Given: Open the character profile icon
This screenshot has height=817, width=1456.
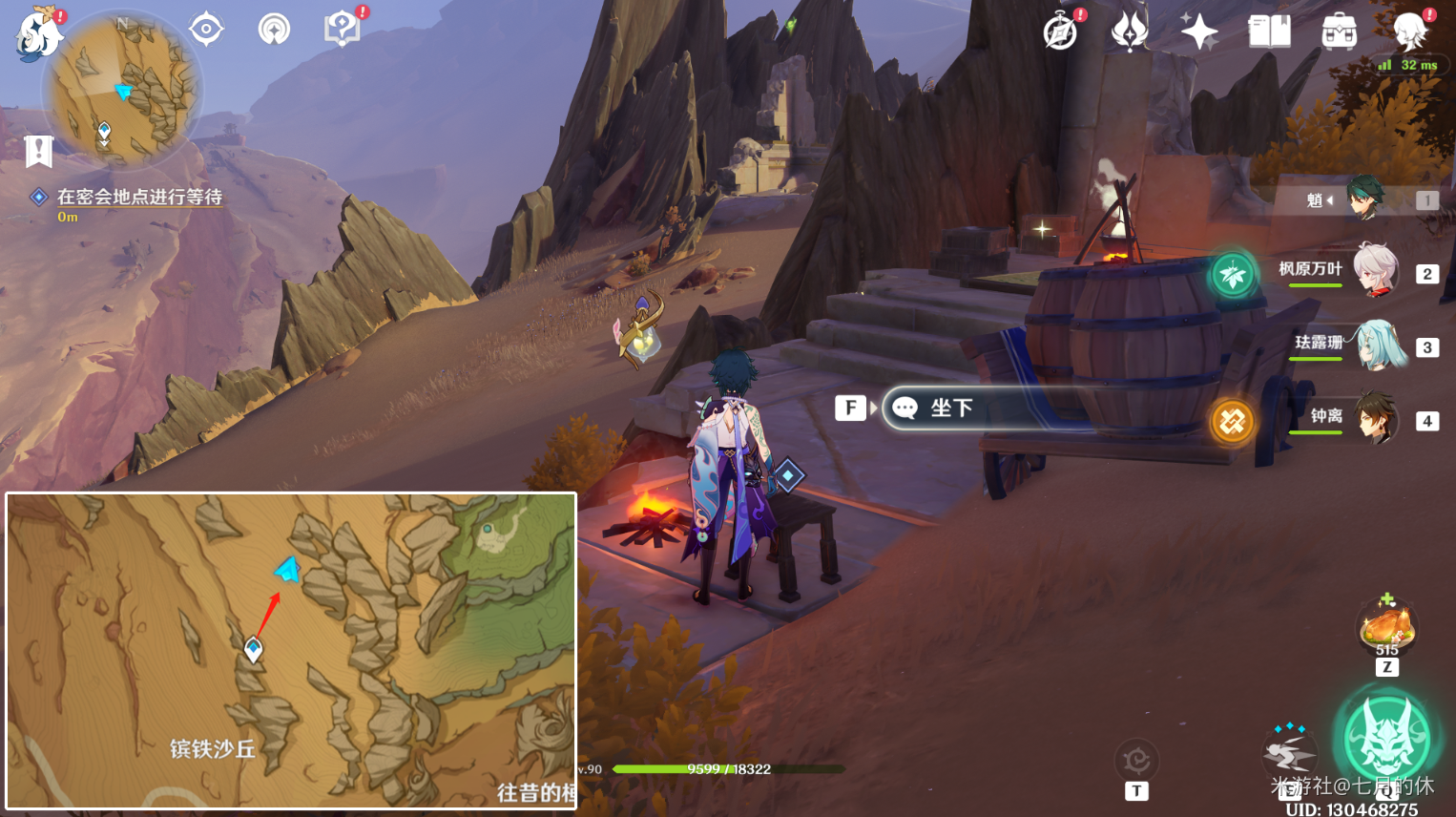Looking at the screenshot, I should pos(1409,31).
